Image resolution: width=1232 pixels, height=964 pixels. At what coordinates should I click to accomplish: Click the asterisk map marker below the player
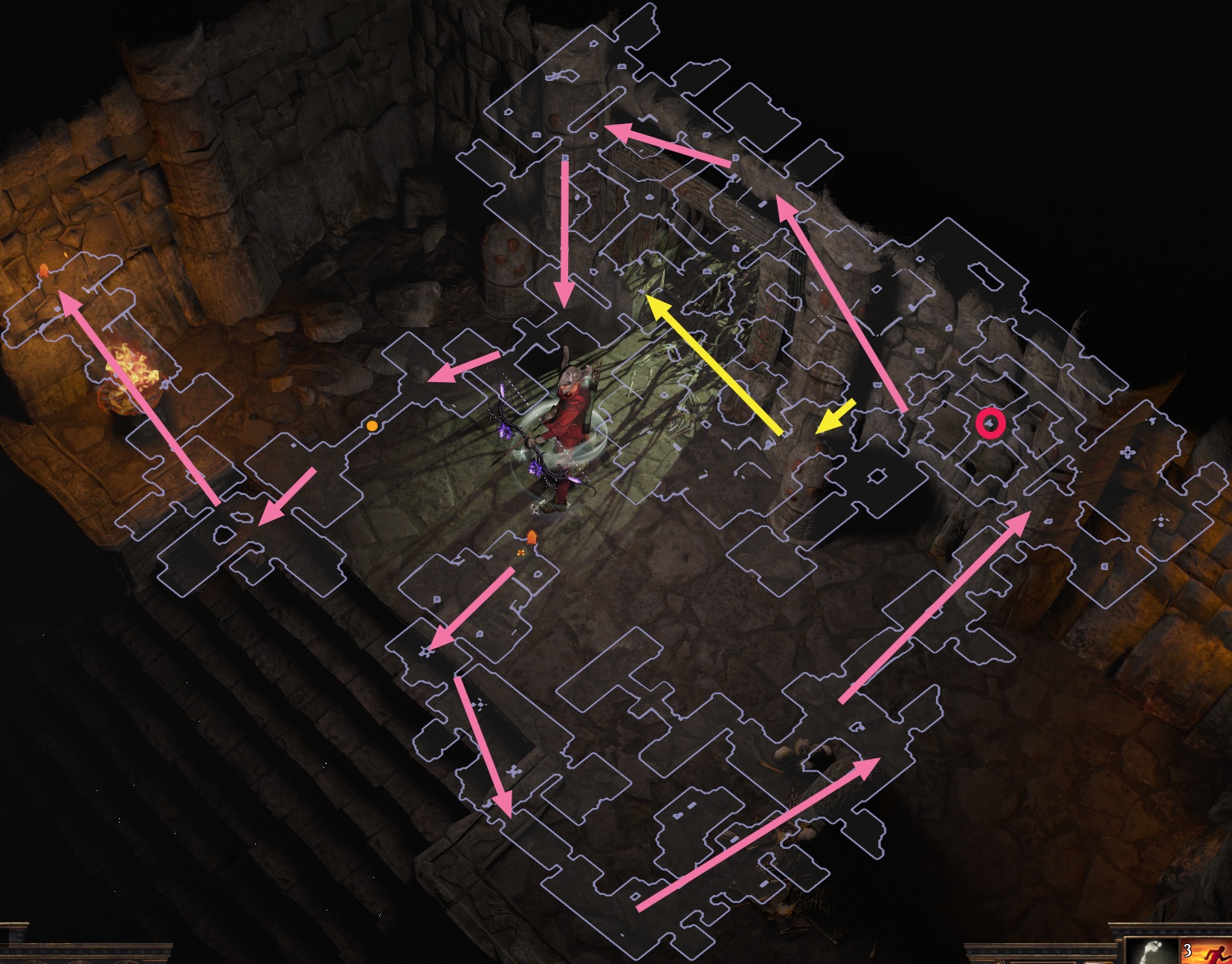(x=426, y=650)
